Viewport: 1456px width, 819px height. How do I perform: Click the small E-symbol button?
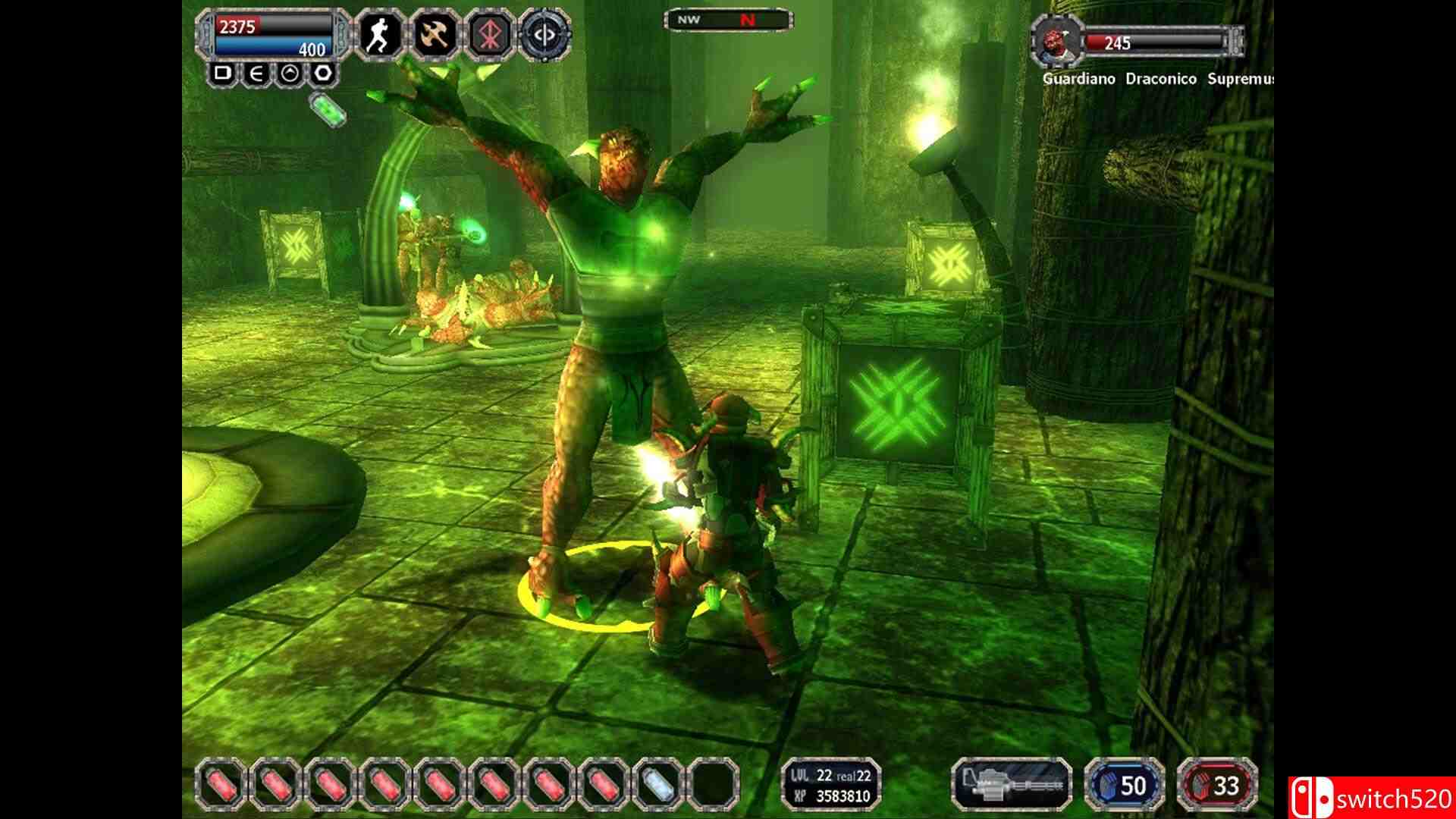(256, 74)
